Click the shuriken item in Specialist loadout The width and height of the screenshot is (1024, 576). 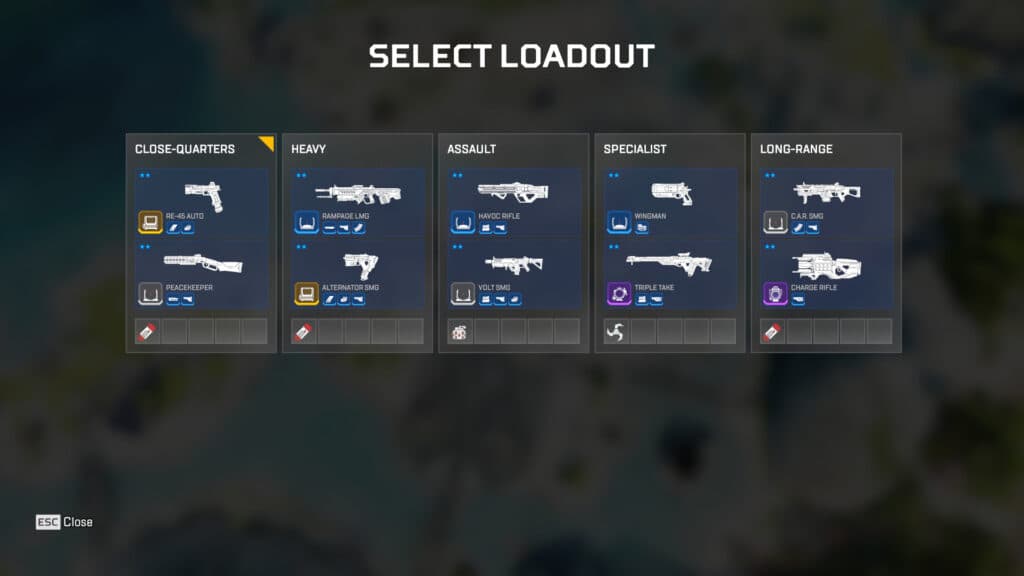tap(615, 331)
